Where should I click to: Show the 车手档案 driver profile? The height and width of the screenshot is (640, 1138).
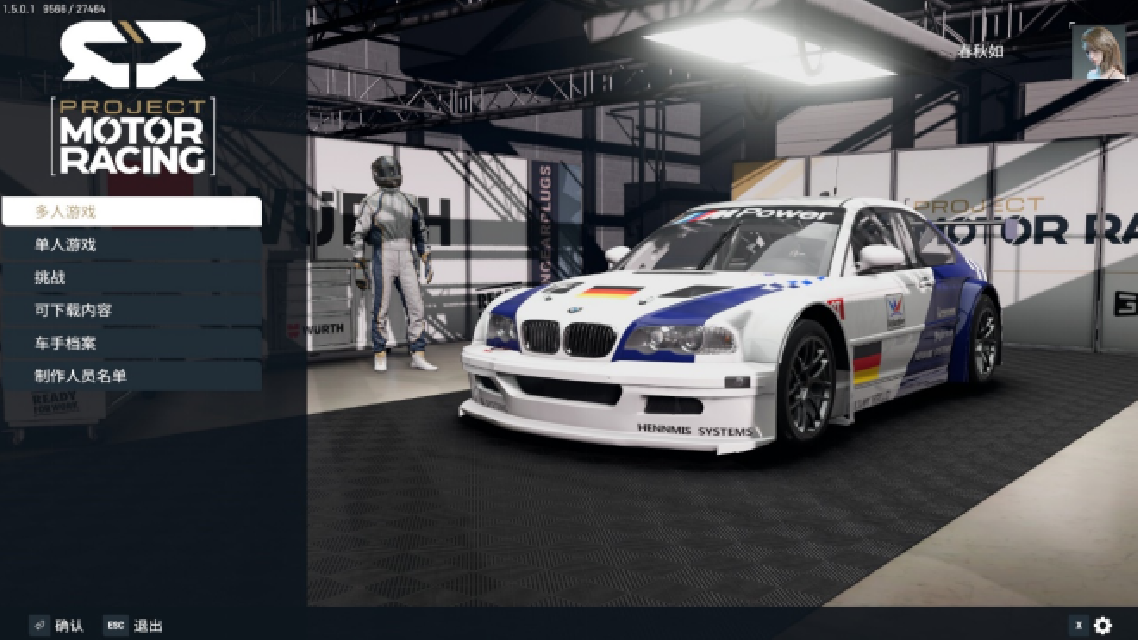[x=131, y=343]
